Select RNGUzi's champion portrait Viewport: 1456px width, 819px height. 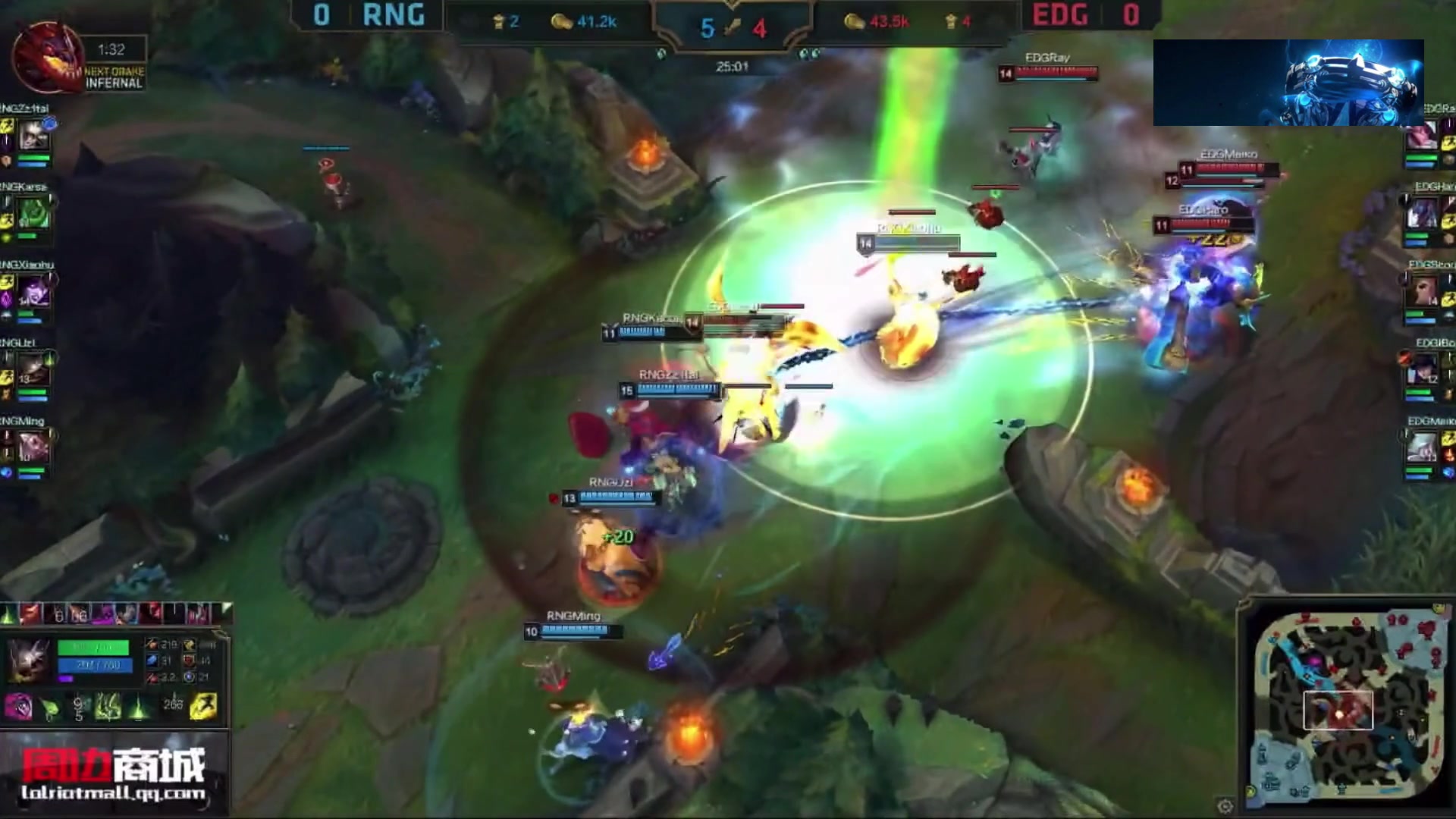coord(35,371)
